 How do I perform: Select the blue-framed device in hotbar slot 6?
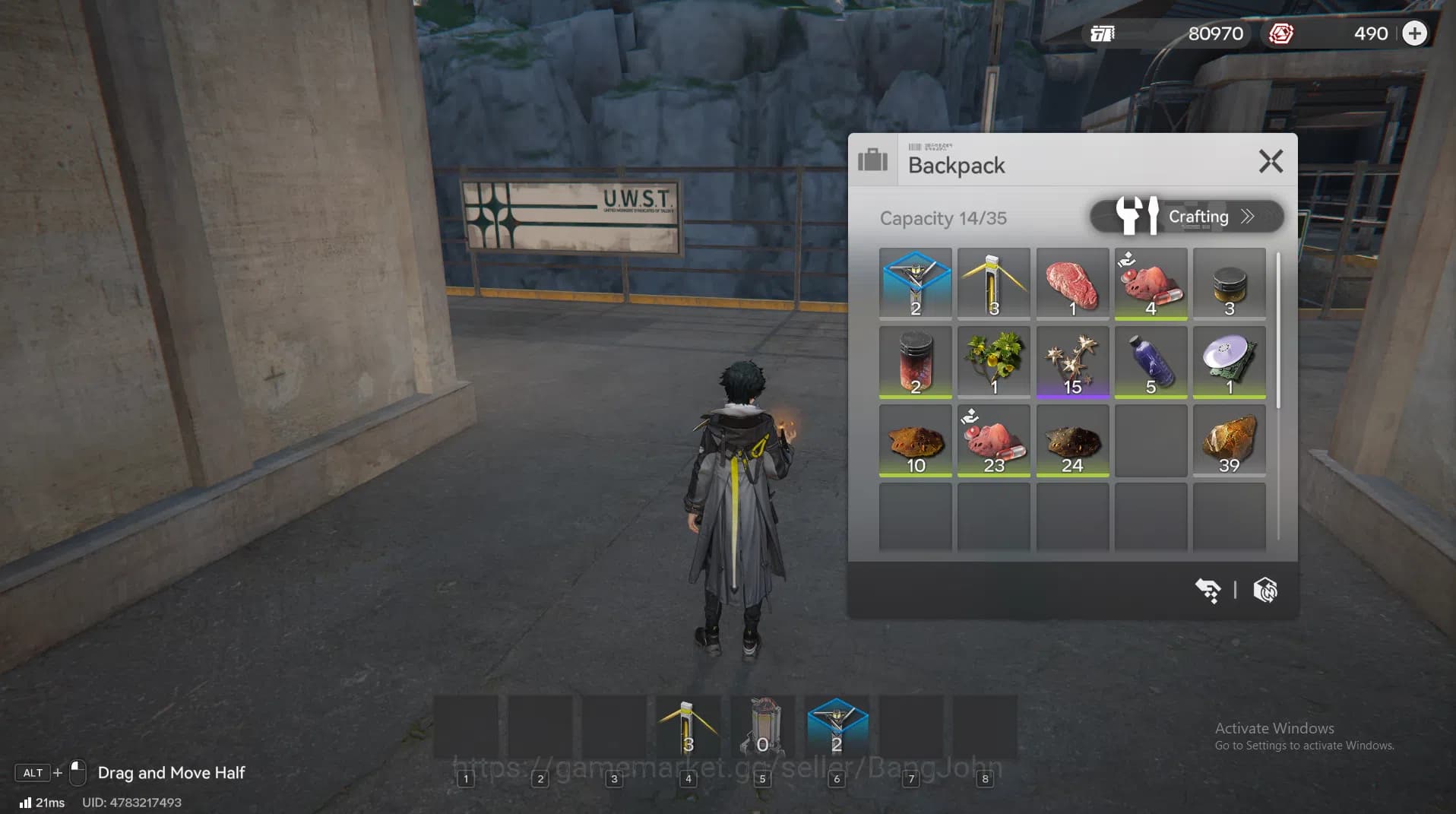tap(837, 727)
